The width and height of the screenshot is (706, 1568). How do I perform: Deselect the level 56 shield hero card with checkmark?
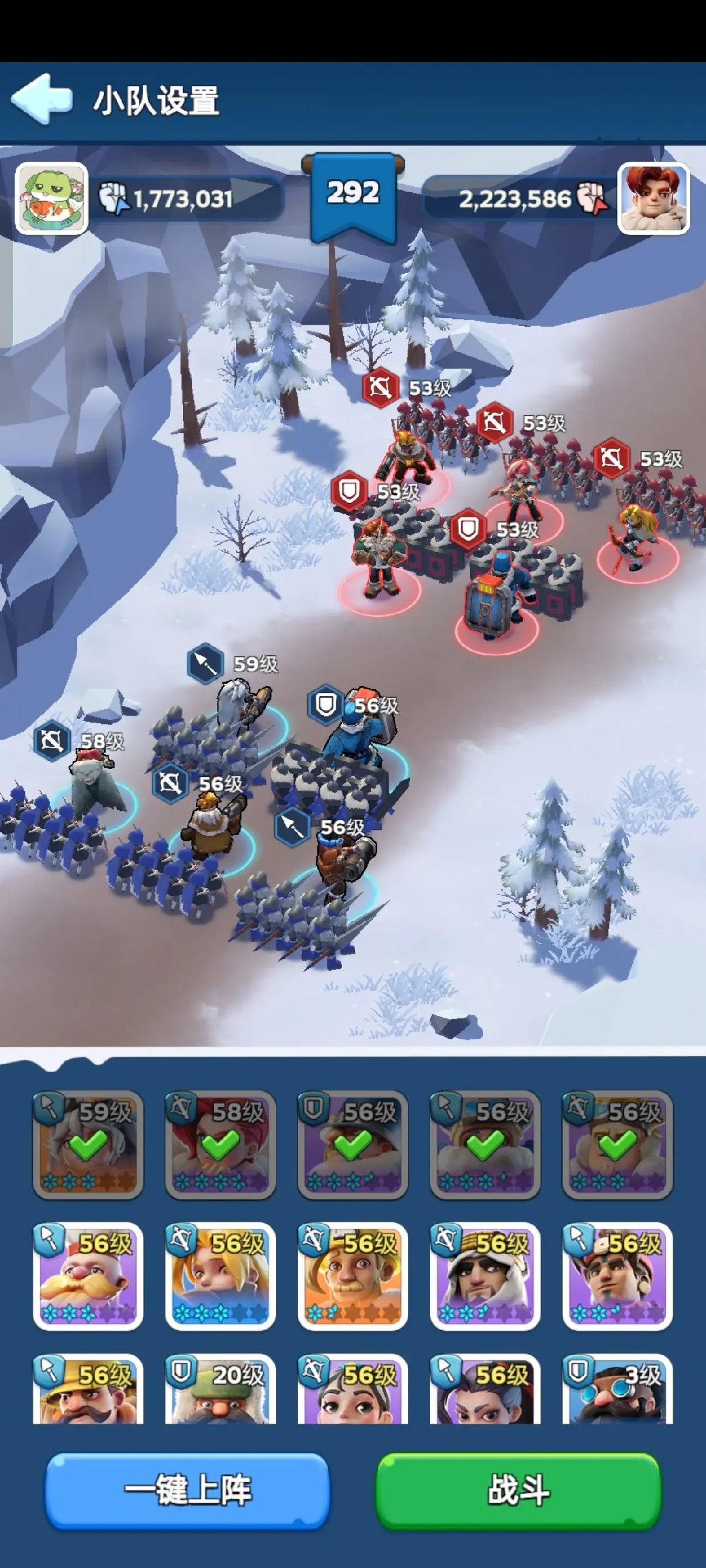click(353, 1144)
